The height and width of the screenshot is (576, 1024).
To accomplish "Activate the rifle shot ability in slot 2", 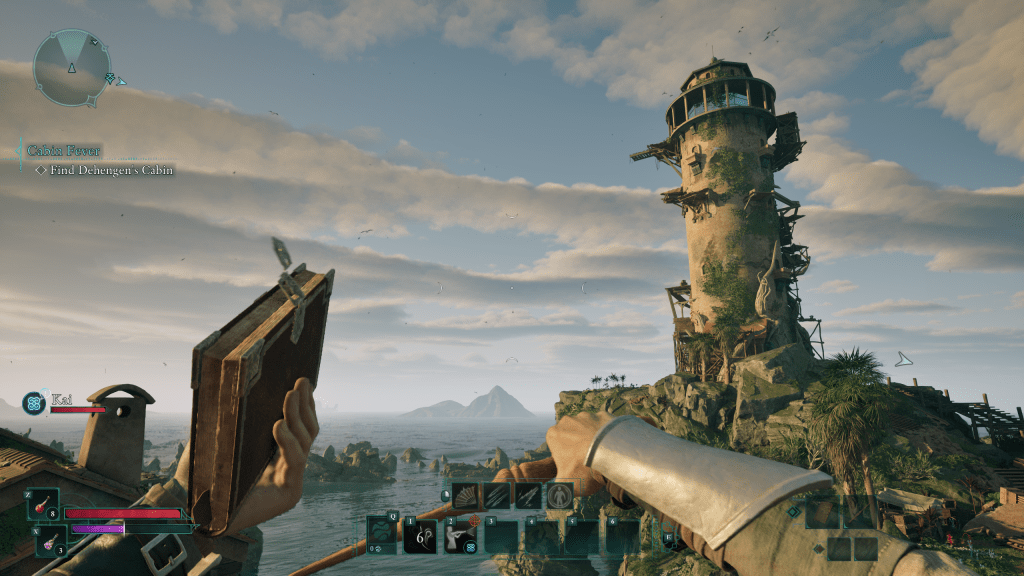I will pyautogui.click(x=460, y=535).
